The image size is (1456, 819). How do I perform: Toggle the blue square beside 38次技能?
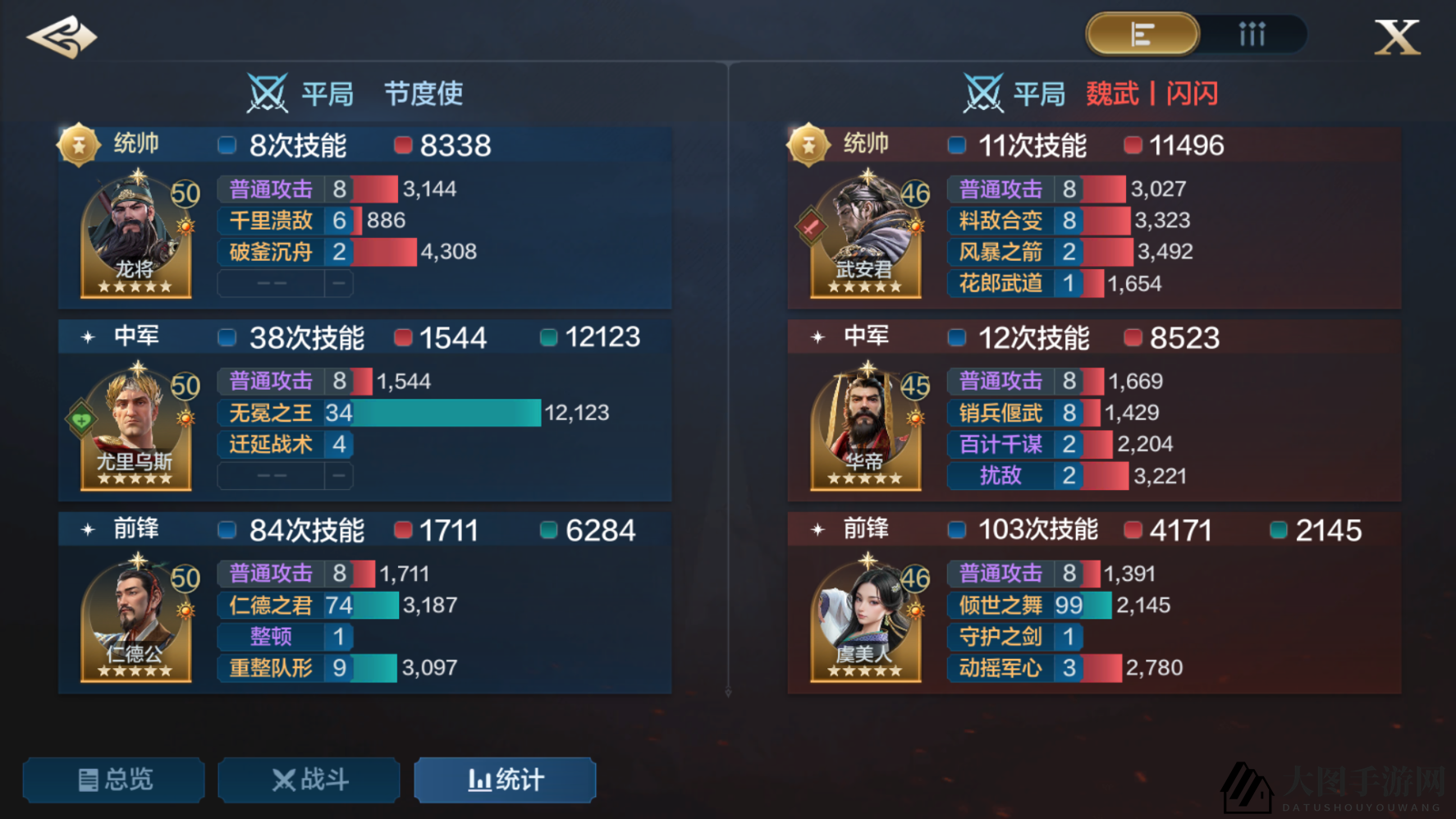226,337
